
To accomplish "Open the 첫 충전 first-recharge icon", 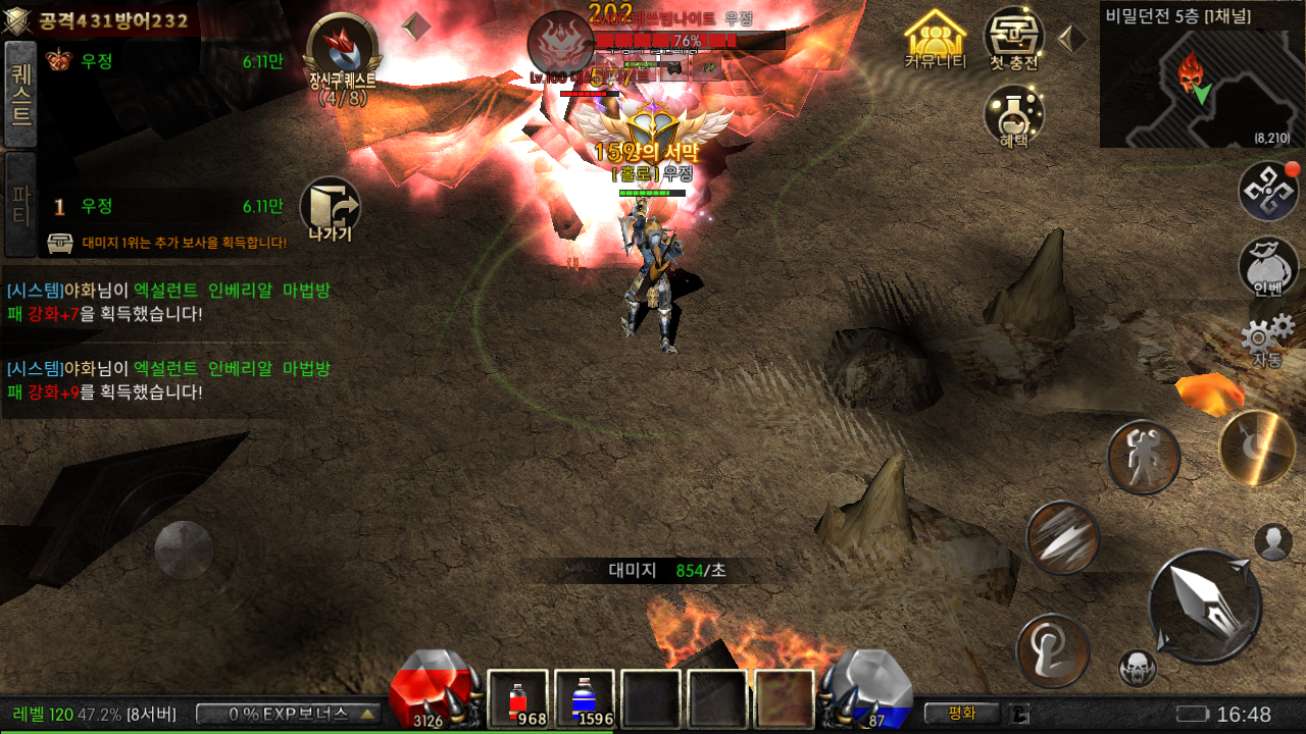I will coord(1014,38).
